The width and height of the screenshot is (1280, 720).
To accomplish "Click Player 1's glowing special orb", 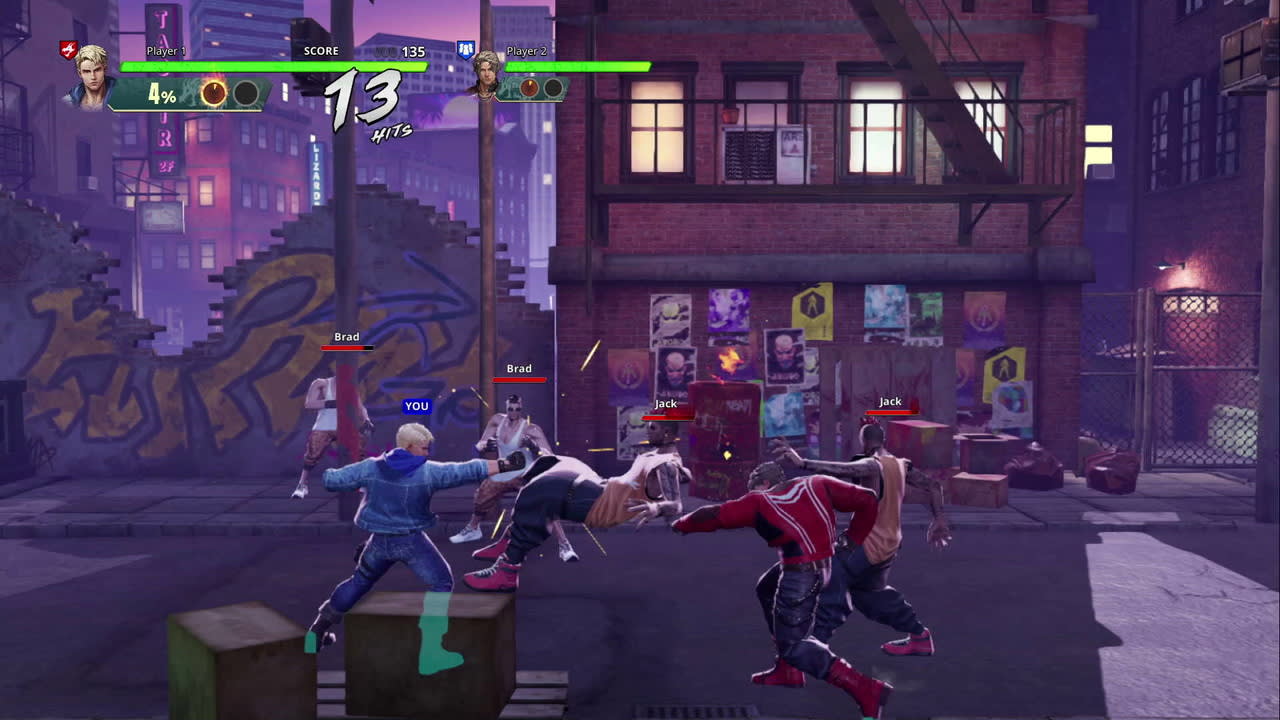I will (x=214, y=93).
